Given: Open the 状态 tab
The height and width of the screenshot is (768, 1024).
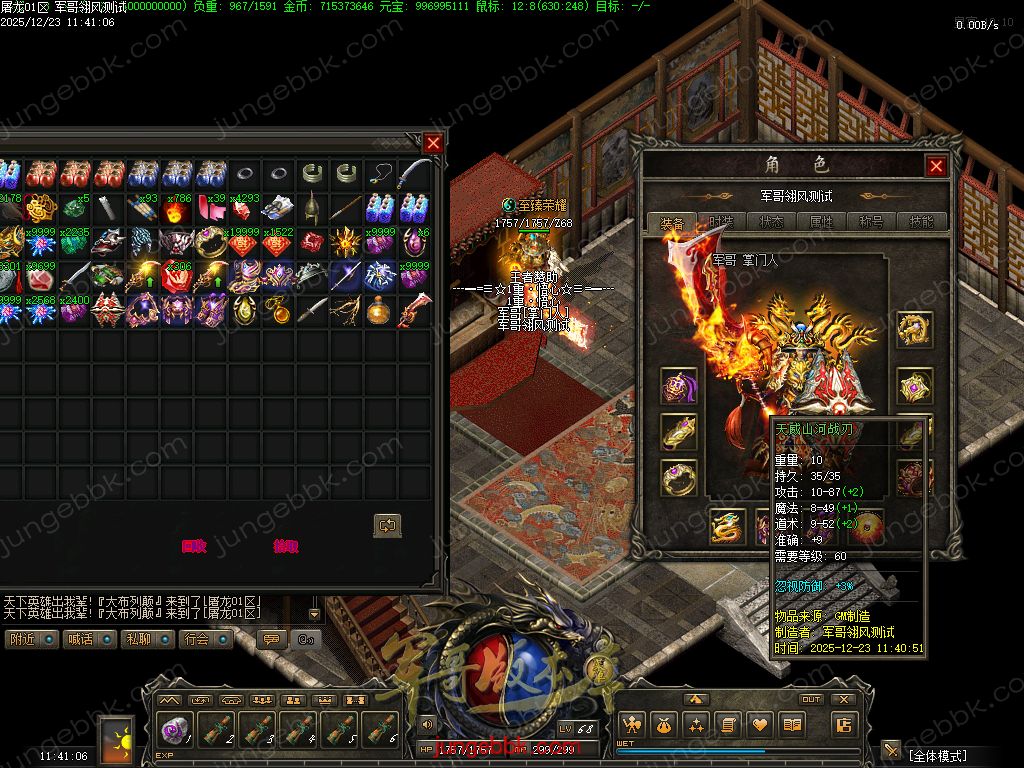Looking at the screenshot, I should pyautogui.click(x=771, y=223).
